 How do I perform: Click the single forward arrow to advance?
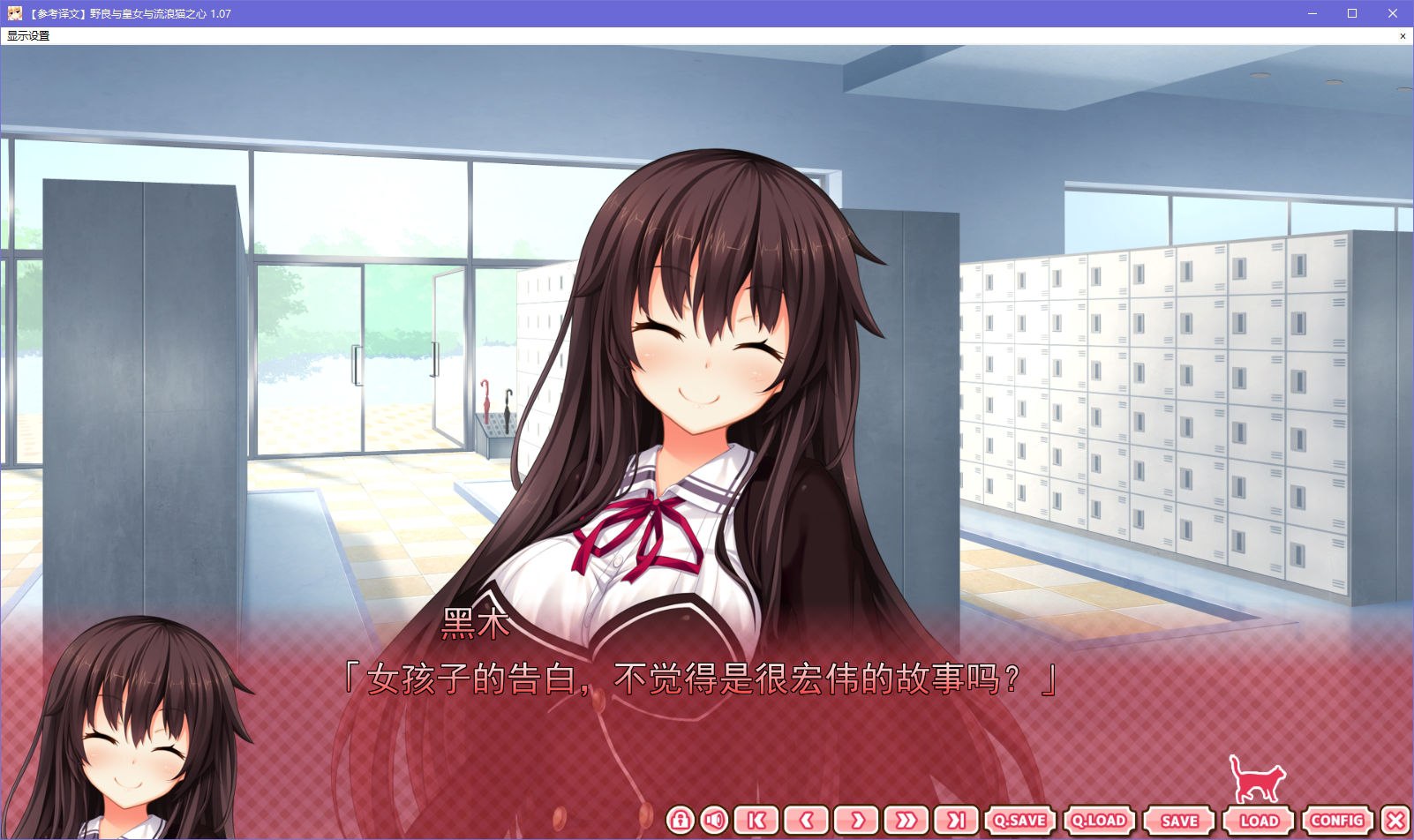coord(857,820)
